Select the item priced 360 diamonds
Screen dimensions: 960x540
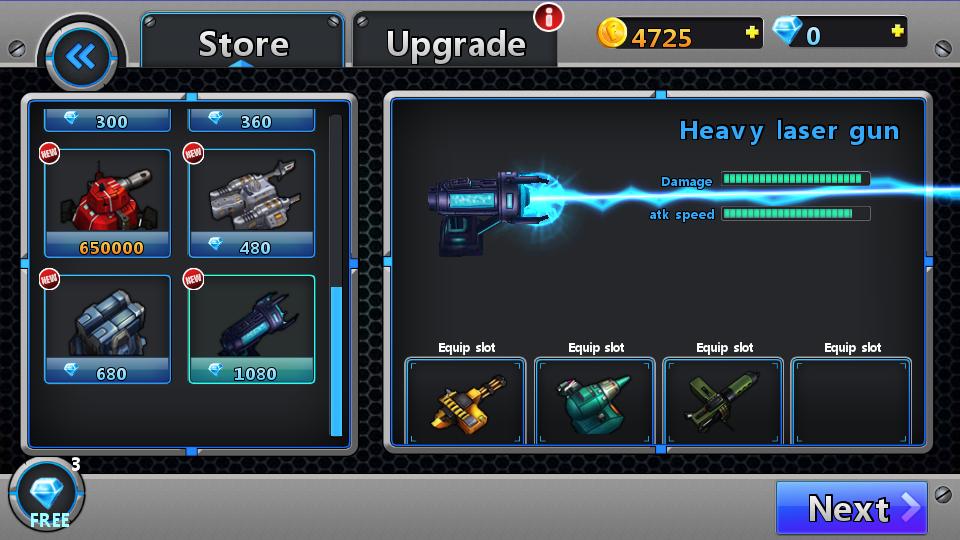[x=252, y=121]
